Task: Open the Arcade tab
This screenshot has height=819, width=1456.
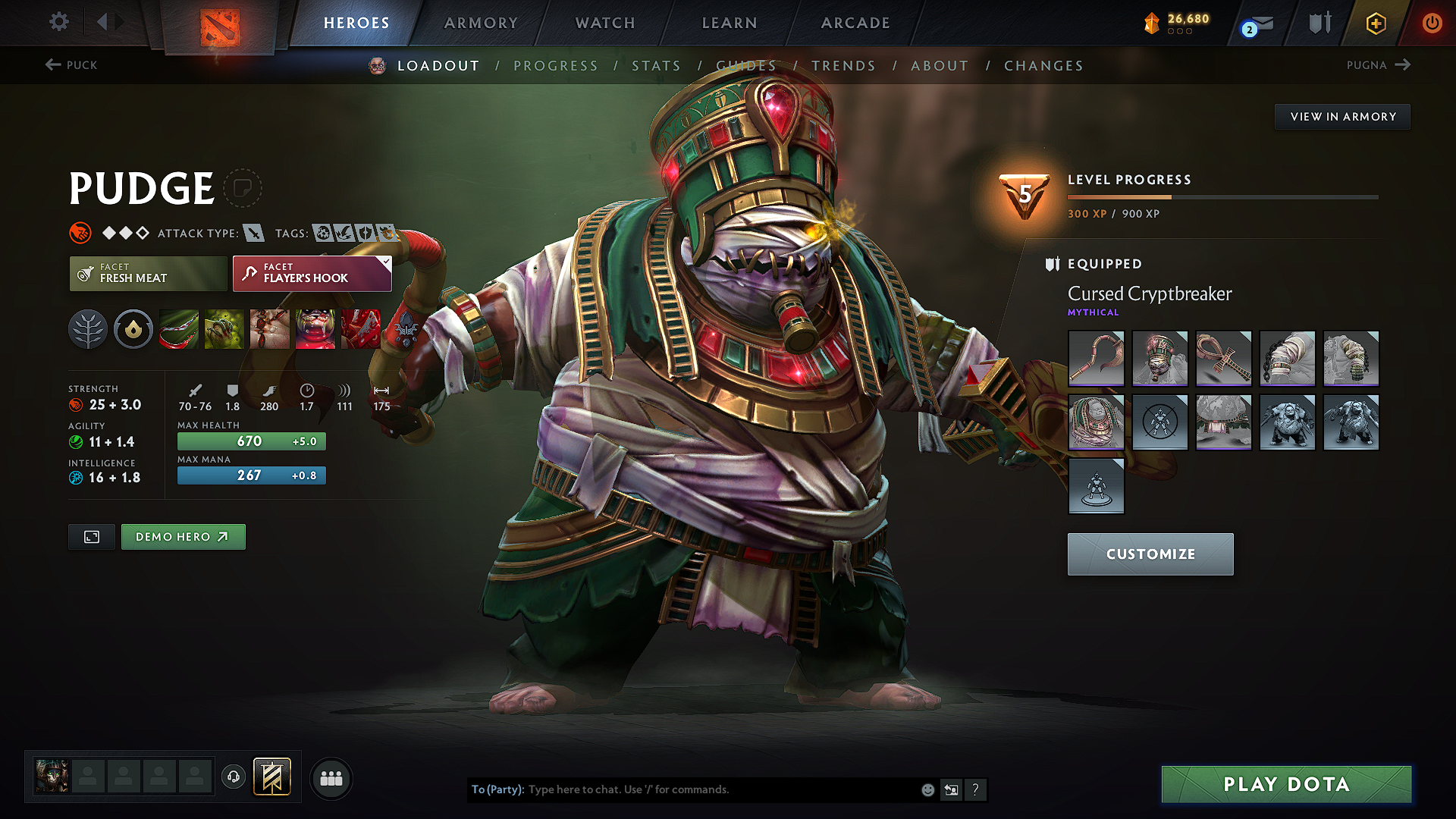Action: pos(855,23)
